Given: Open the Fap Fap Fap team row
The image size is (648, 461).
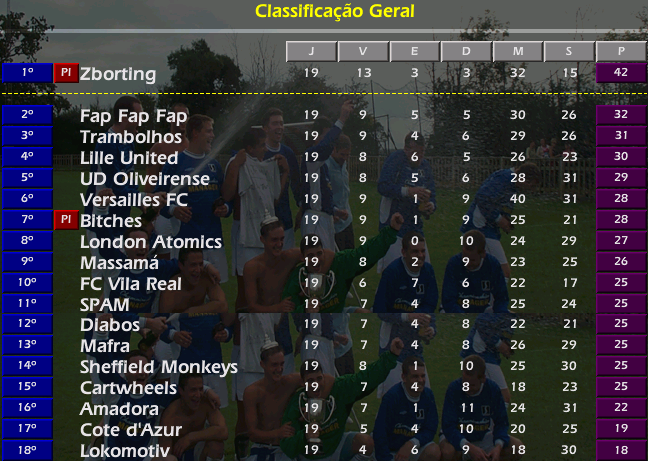Looking at the screenshot, I should pyautogui.click(x=133, y=116).
